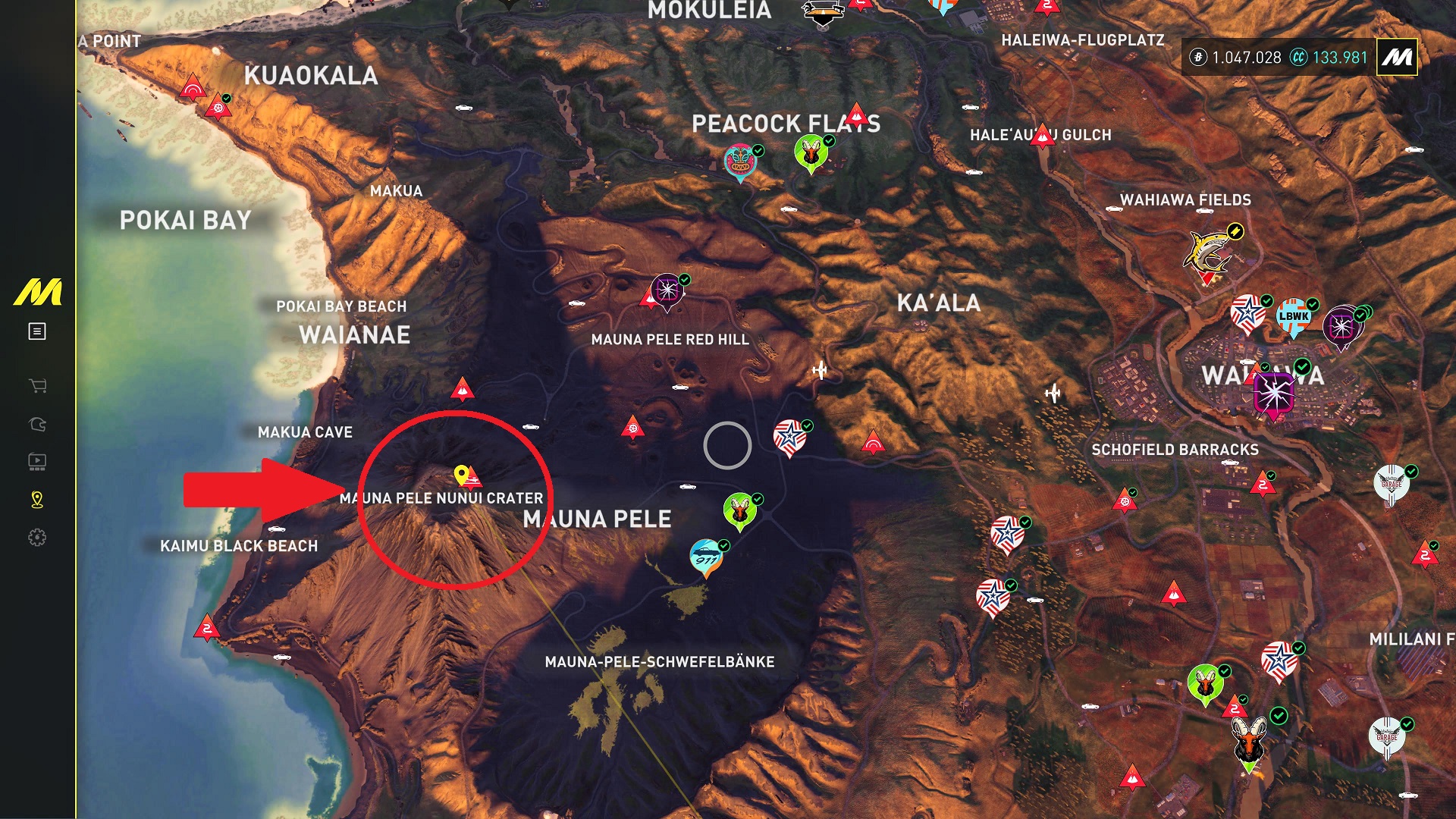Screen dimensions: 1456x819
Task: Select the ram skull marker
Action: tap(1249, 741)
